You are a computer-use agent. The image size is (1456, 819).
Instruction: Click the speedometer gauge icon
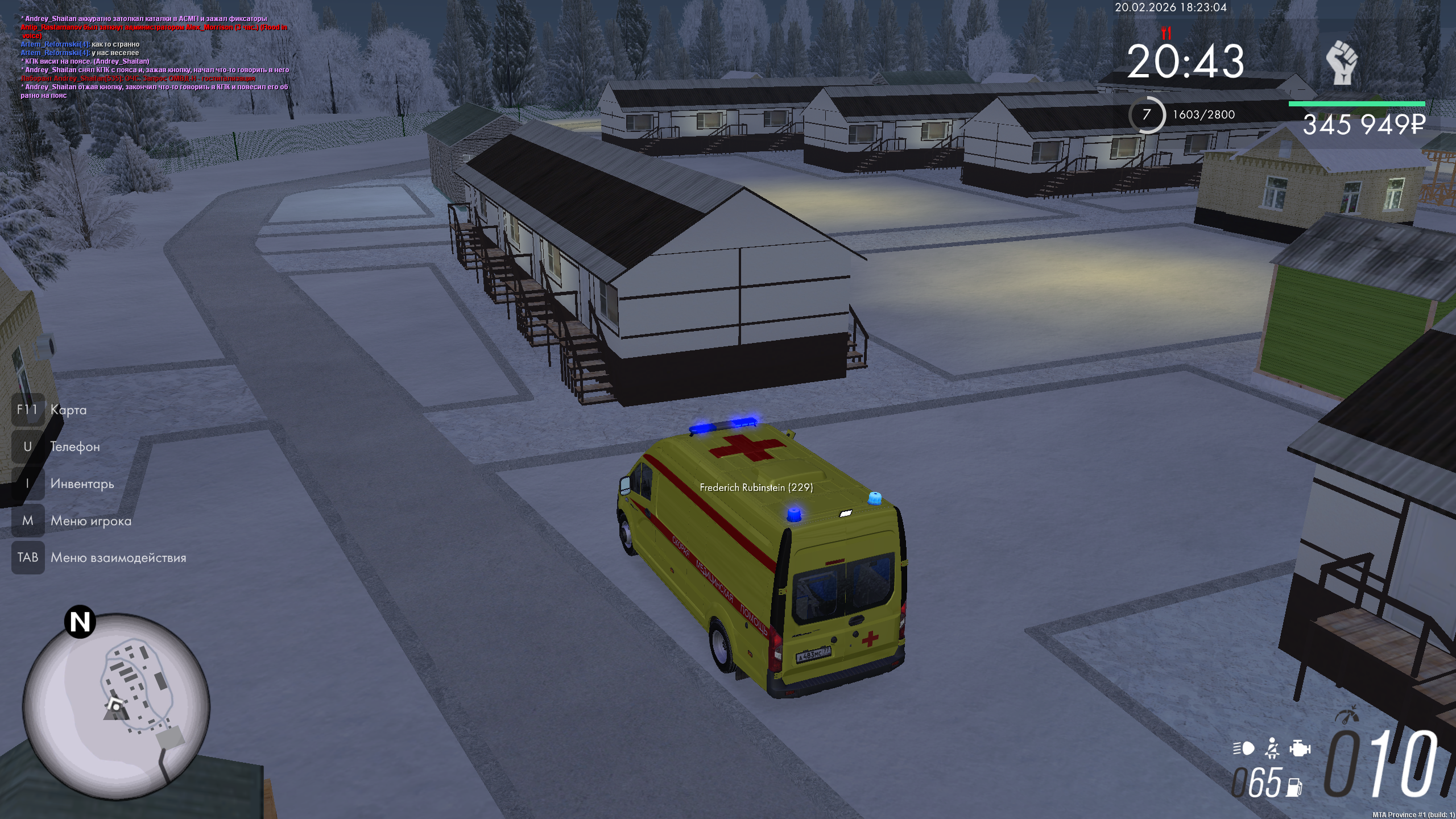pyautogui.click(x=1348, y=715)
